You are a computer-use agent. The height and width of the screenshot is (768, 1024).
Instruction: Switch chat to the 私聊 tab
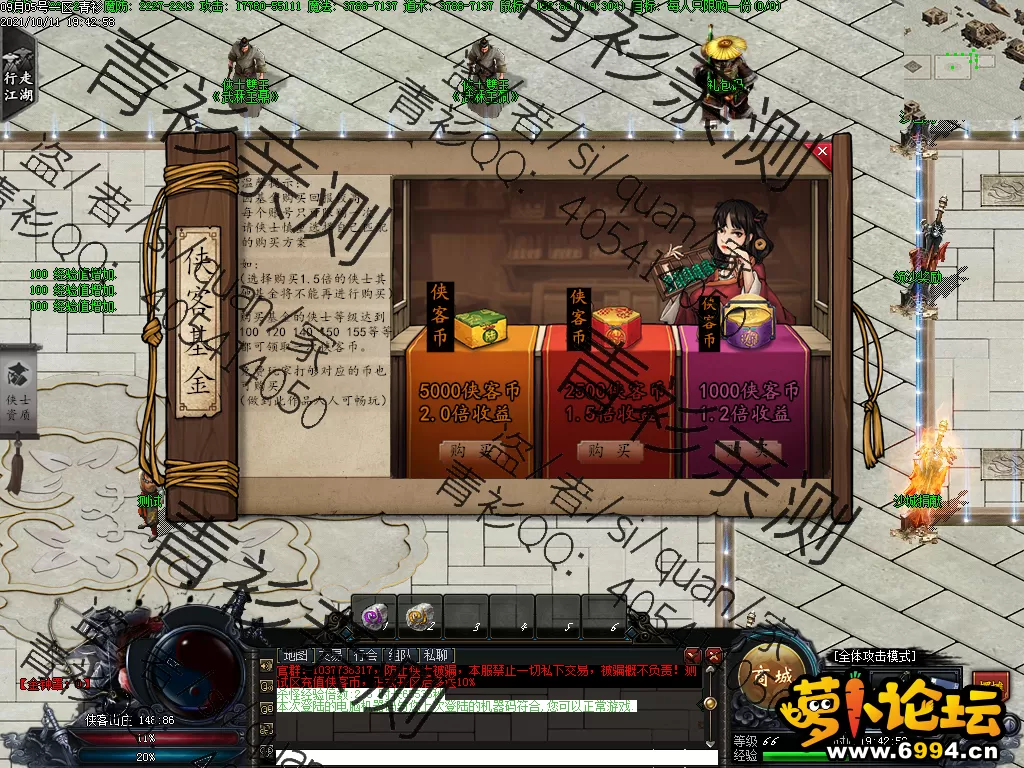pyautogui.click(x=436, y=655)
